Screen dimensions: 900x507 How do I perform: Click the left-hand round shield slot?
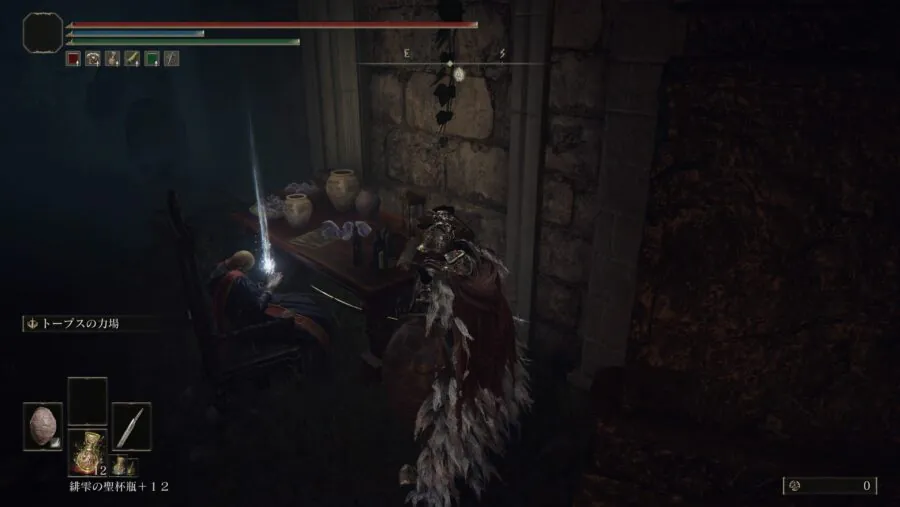(43, 424)
